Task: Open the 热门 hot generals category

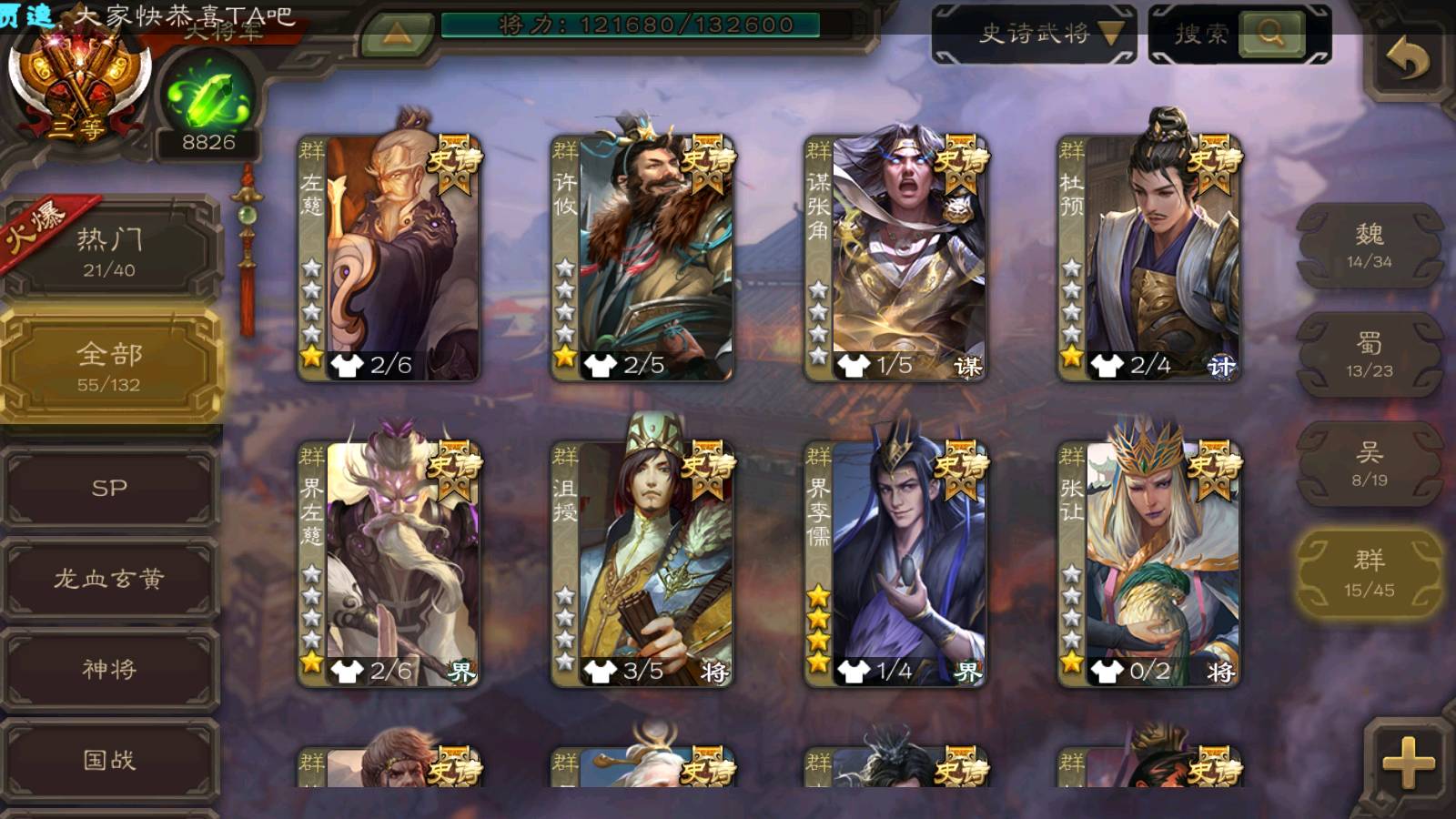Action: (x=109, y=251)
